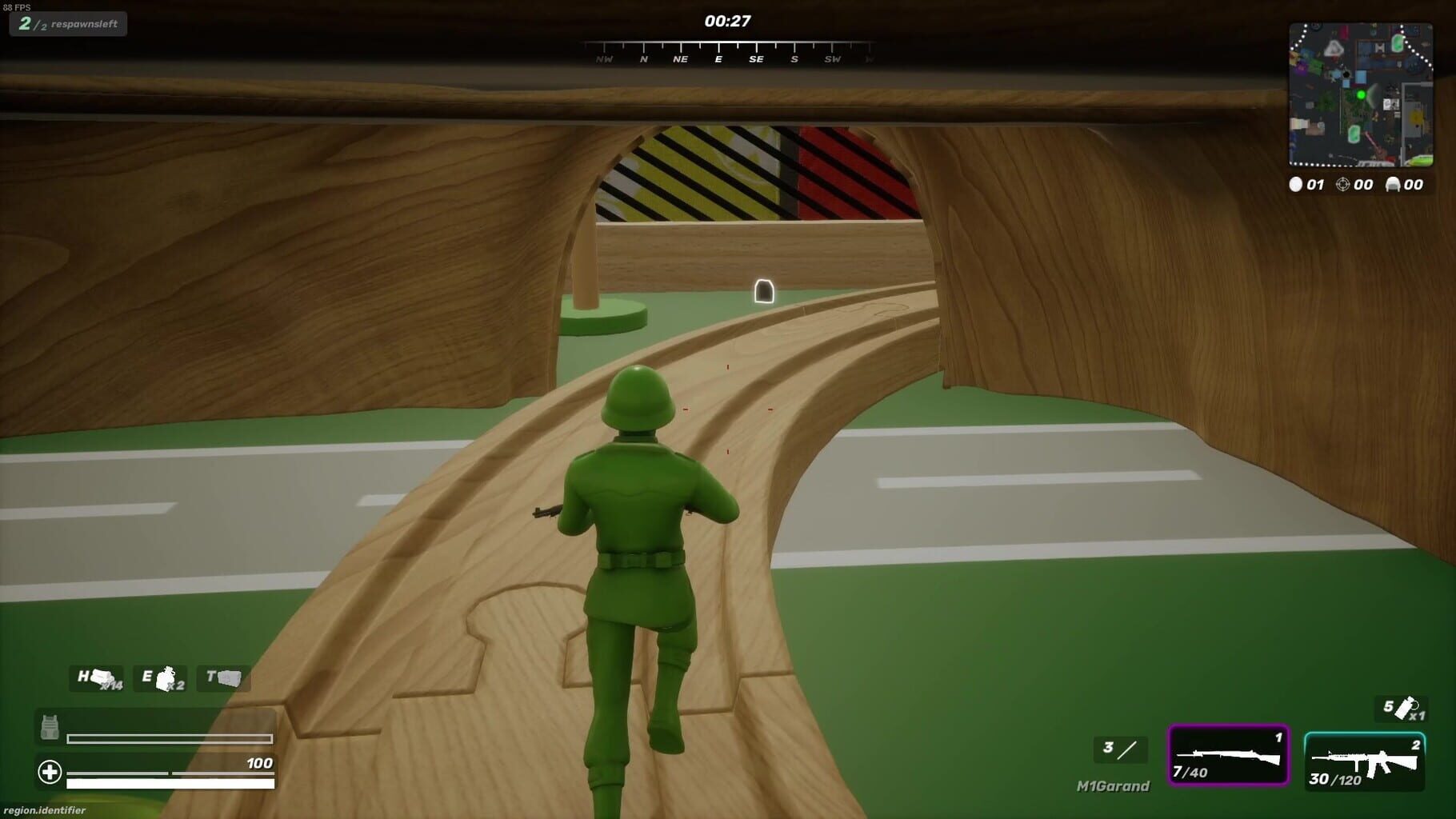The height and width of the screenshot is (819, 1456).
Task: Select the SE marker on the compass strip
Action: pyautogui.click(x=756, y=58)
